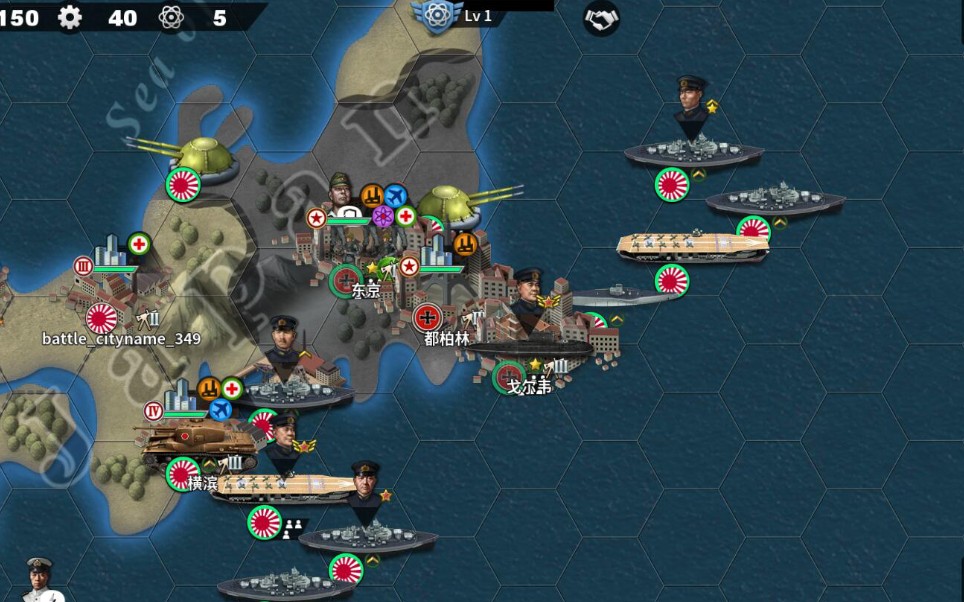Select the submarine at 戈尔韦
The image size is (964, 602).
coord(530,347)
